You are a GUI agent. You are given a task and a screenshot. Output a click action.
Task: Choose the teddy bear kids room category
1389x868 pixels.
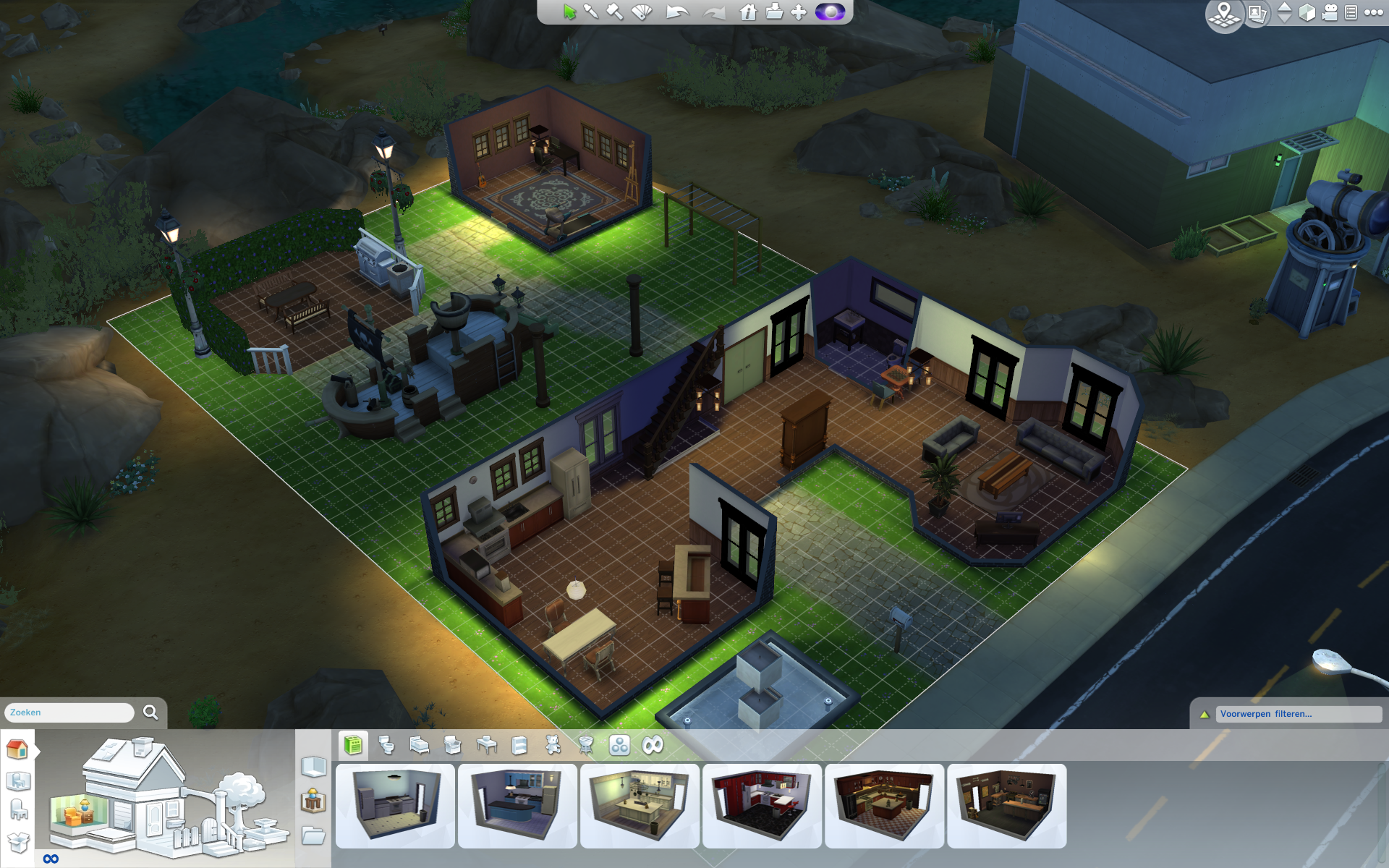click(553, 745)
